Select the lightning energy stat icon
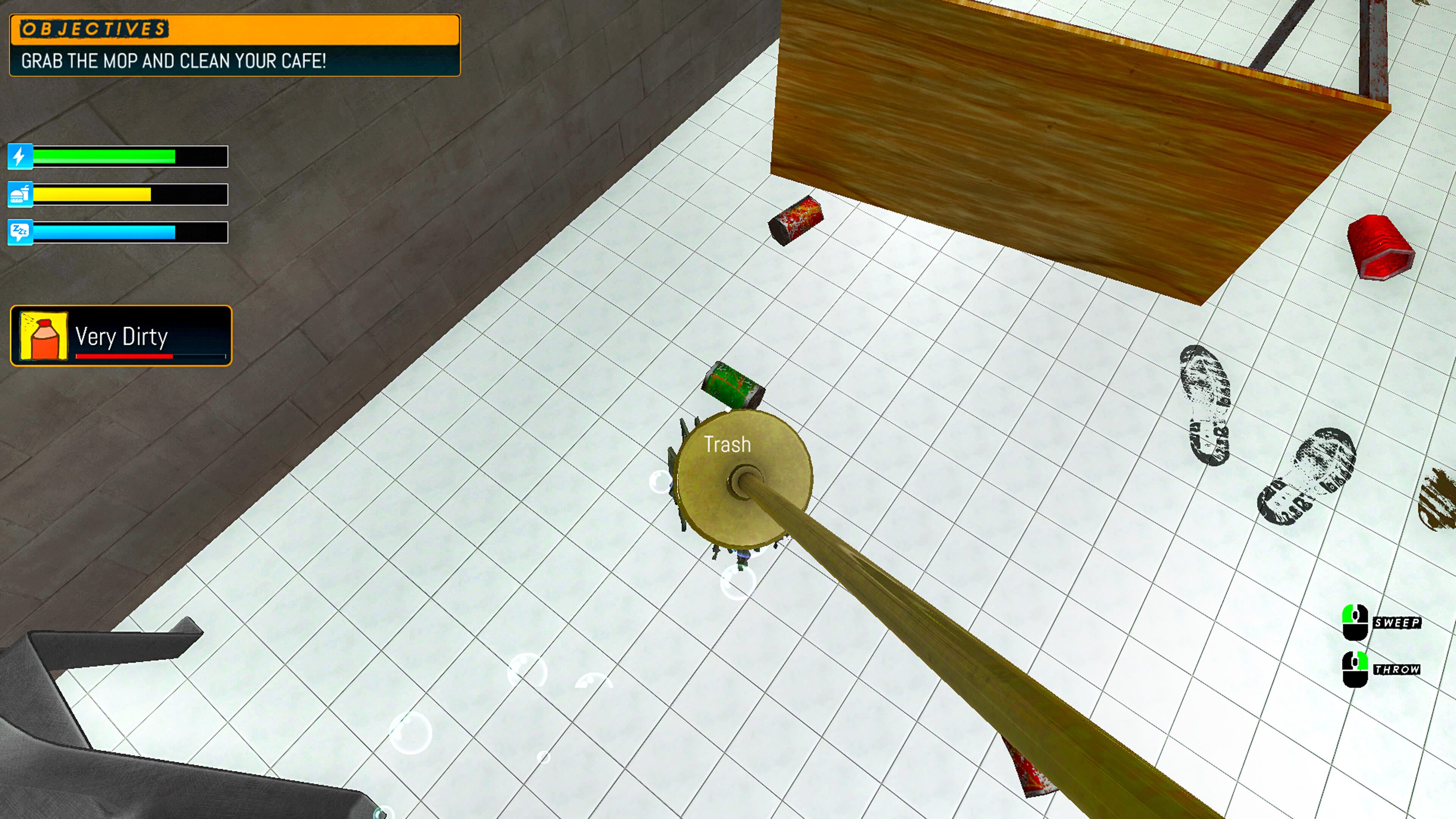Screen dimensions: 1456x819 point(20,156)
